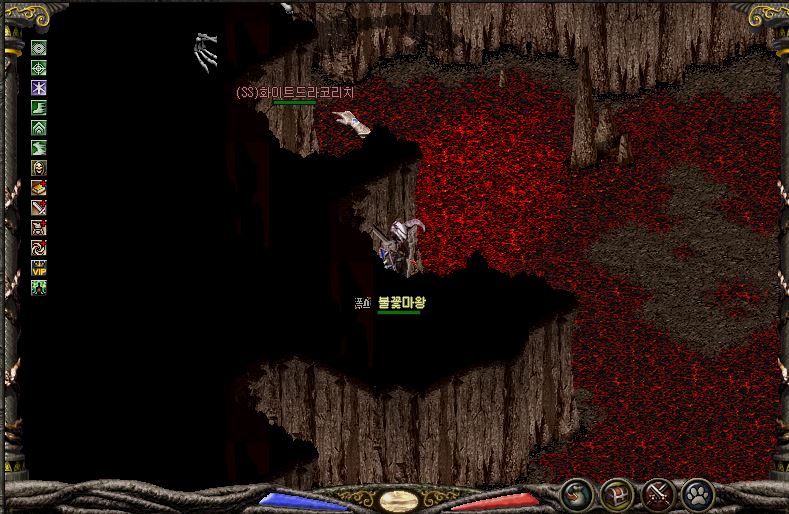Click the red swirl icon
Screen dimensions: 789x514
point(39,247)
